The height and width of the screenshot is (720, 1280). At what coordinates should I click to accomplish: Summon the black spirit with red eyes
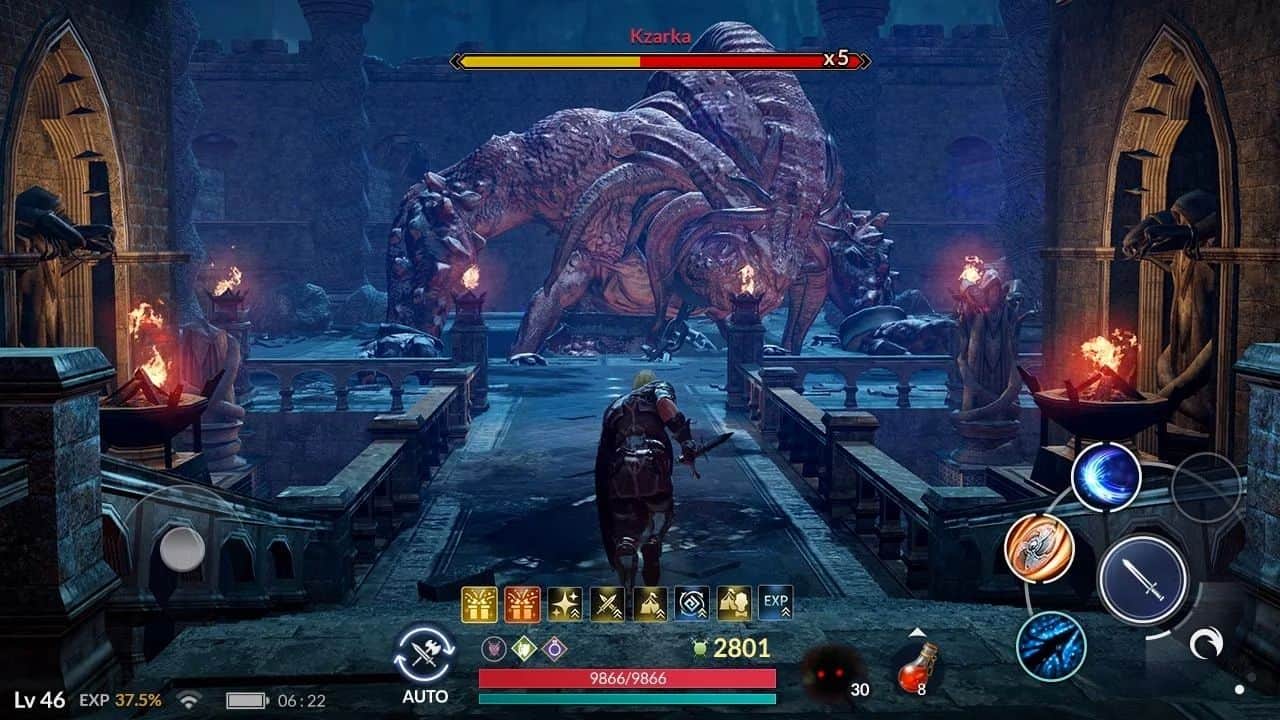[x=833, y=670]
